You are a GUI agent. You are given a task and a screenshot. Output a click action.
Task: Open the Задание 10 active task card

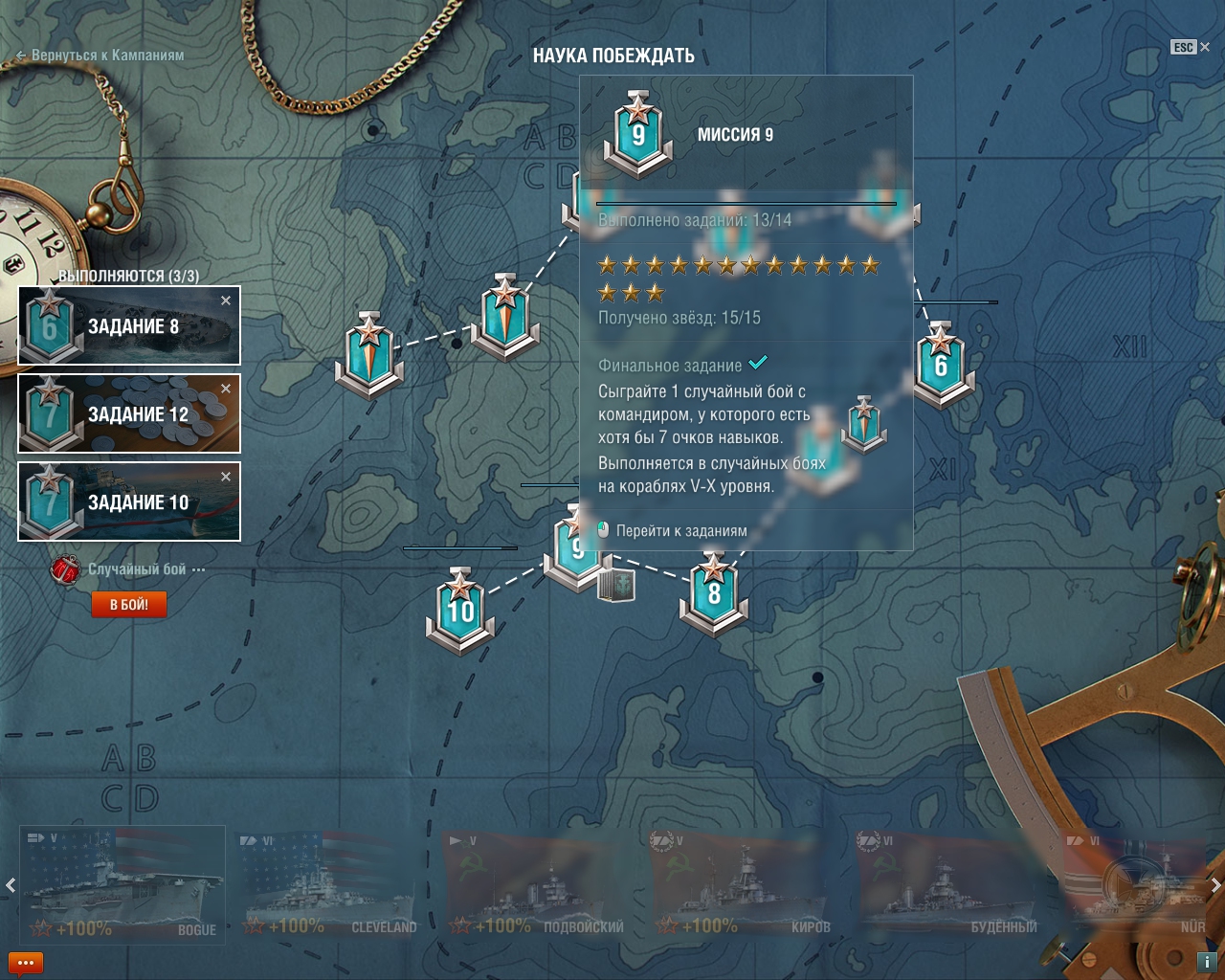tap(129, 502)
